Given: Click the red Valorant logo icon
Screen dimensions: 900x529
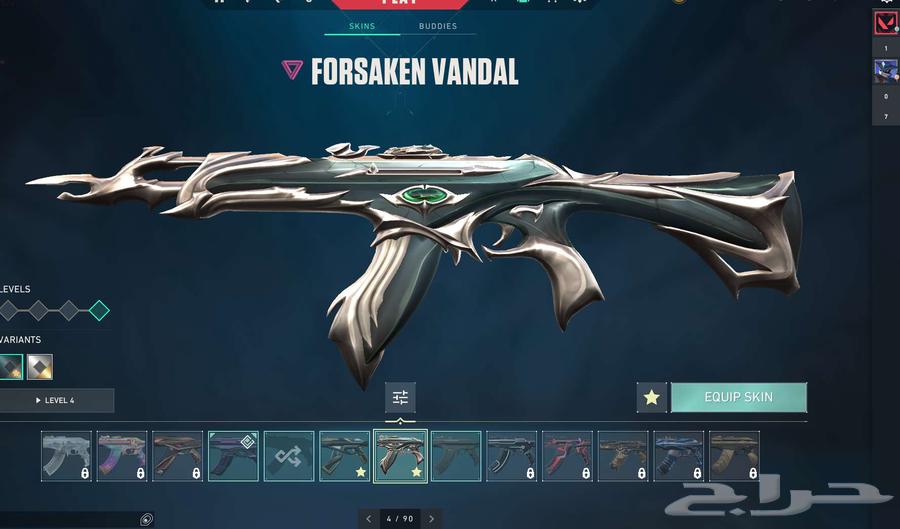Looking at the screenshot, I should 885,22.
